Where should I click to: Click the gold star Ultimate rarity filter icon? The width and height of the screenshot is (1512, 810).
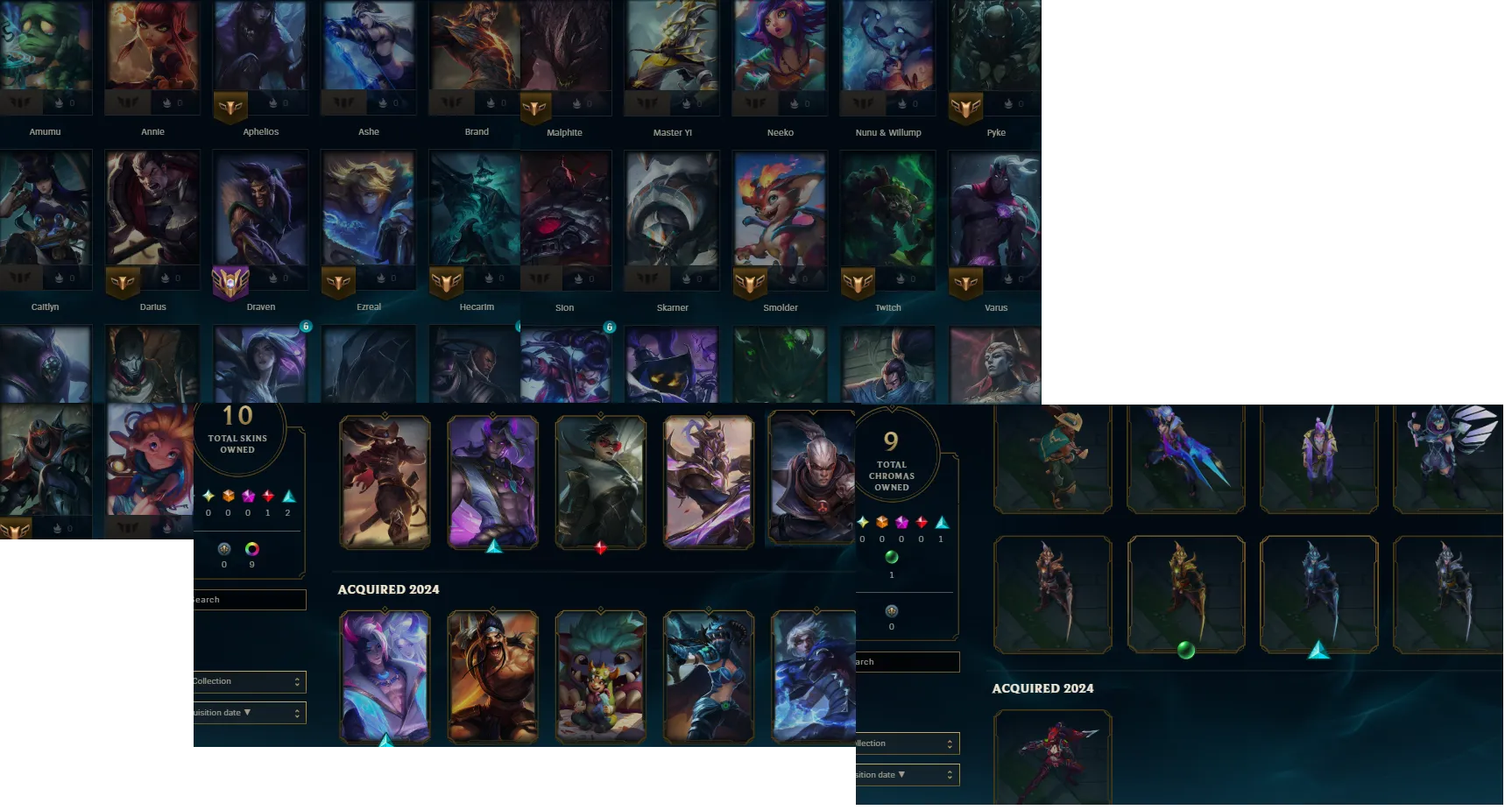point(209,497)
